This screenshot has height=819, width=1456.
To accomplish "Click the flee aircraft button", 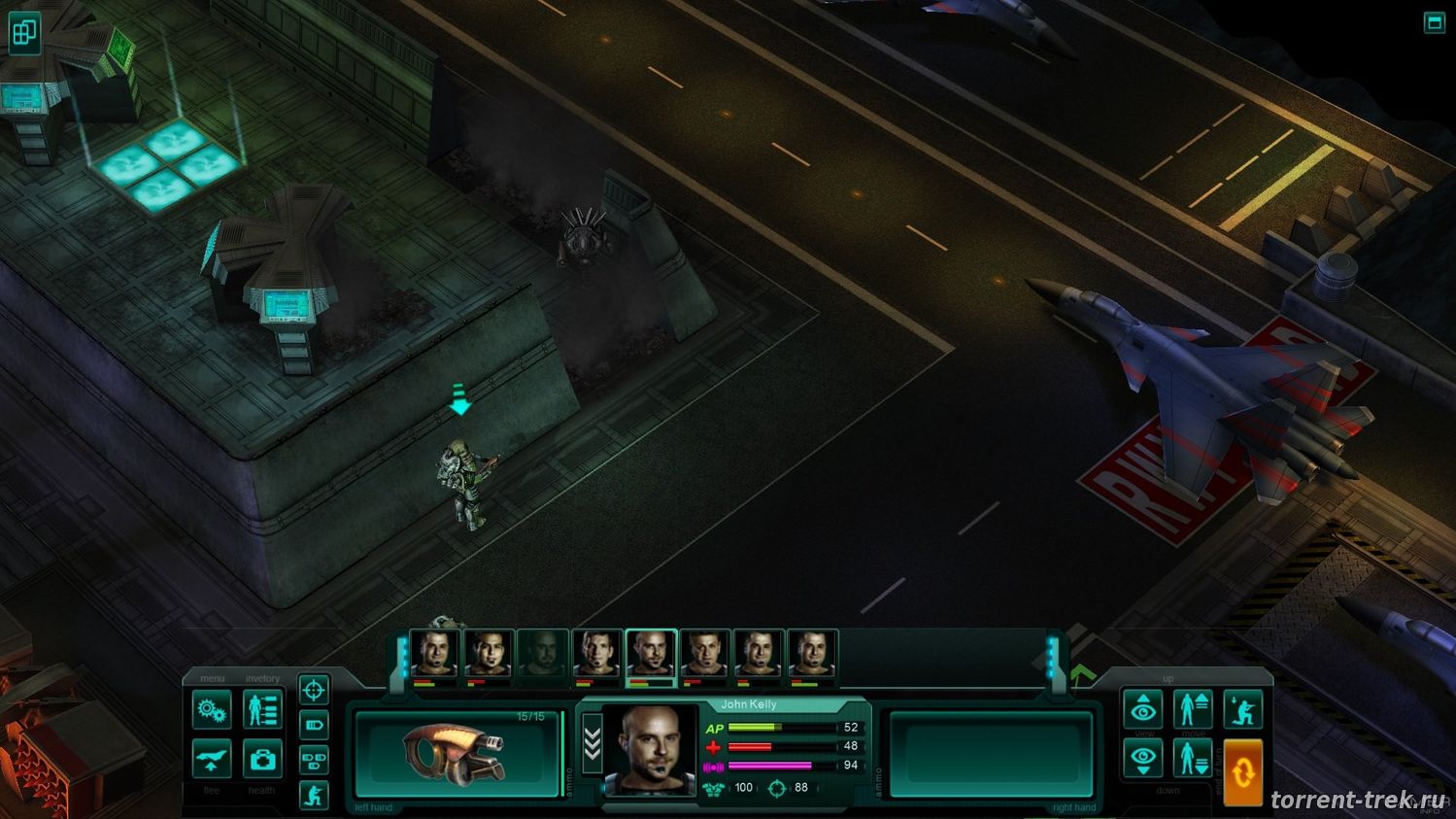I will point(212,759).
